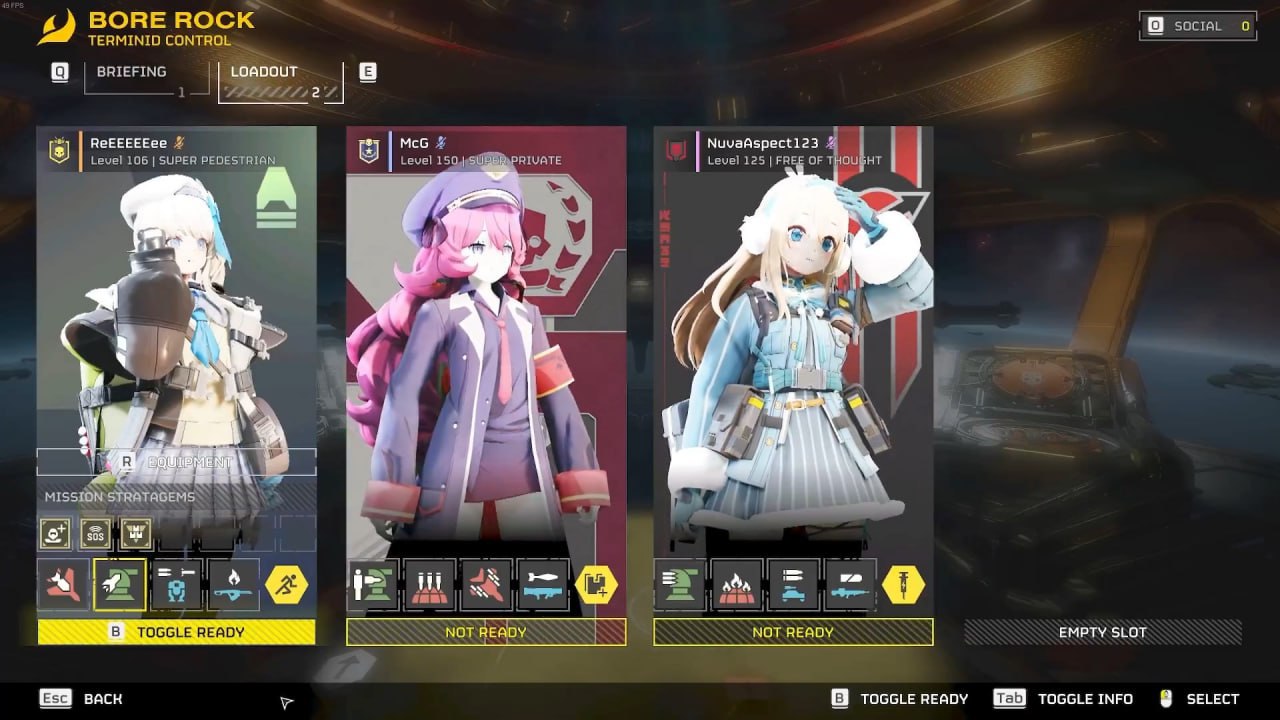Select the Loadout tab
The width and height of the screenshot is (1280, 720).
[280, 80]
